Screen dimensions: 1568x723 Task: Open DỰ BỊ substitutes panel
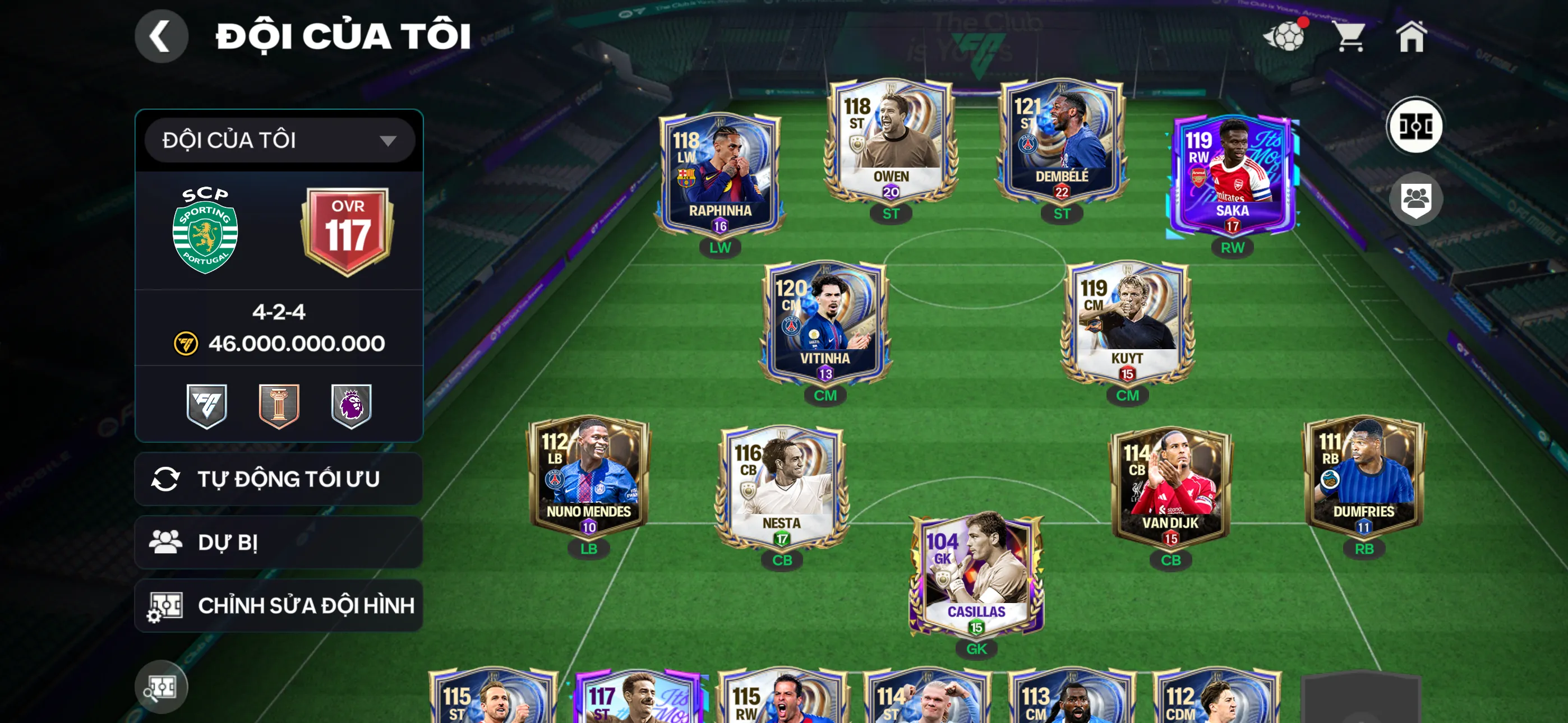coord(279,543)
